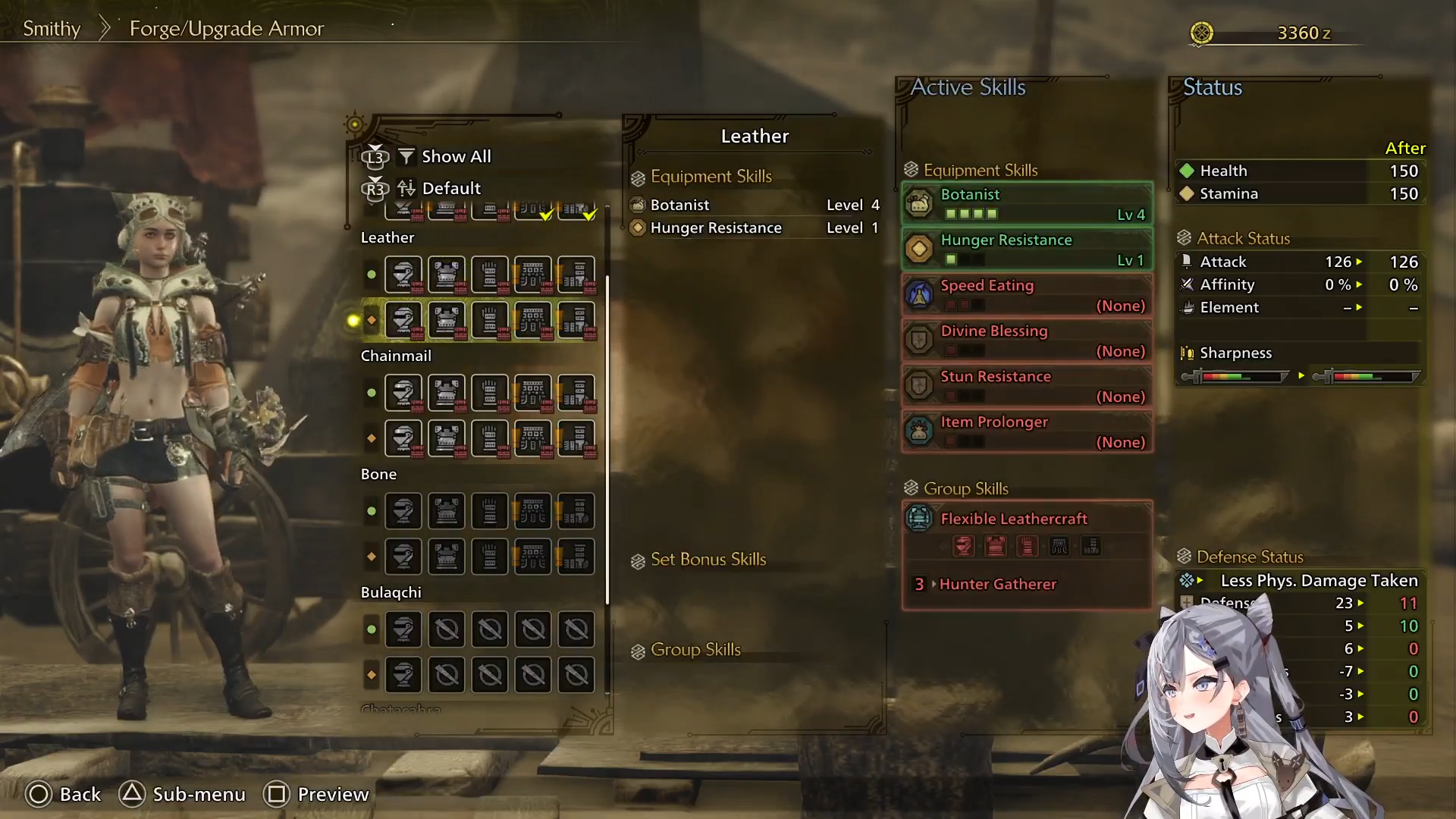This screenshot has width=1456, height=819.
Task: Select the Bulaqchi helm in the orange-diamond row
Action: tap(403, 675)
